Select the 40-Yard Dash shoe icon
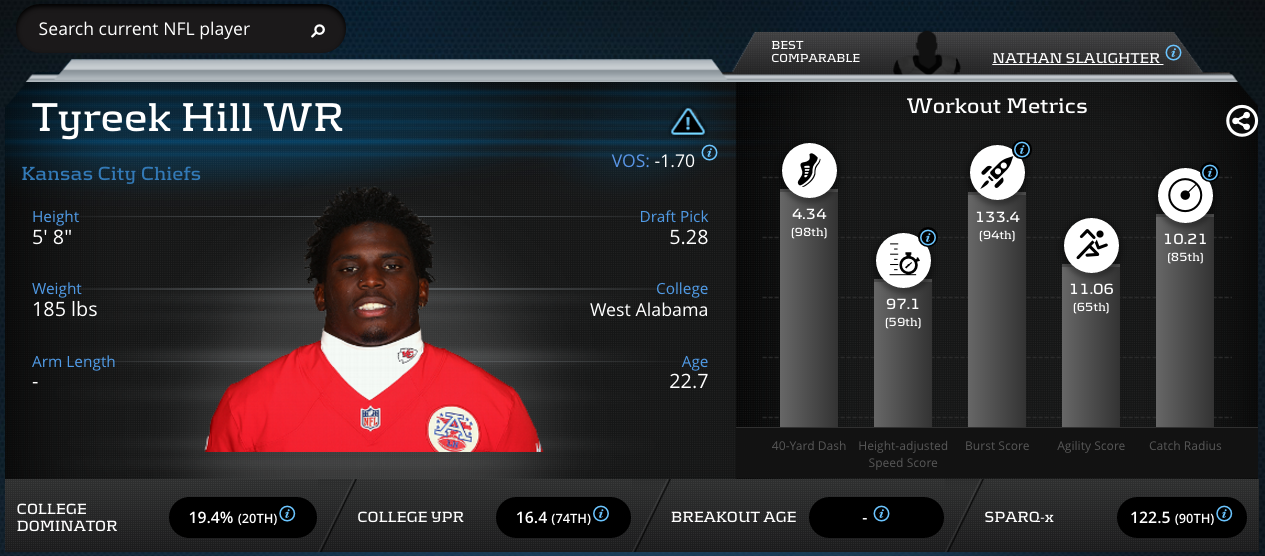1265x556 pixels. click(x=808, y=172)
